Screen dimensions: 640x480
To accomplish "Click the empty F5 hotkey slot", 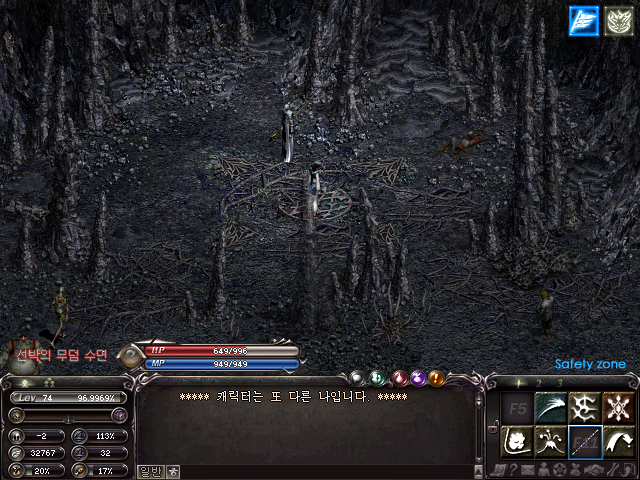I will tap(515, 407).
